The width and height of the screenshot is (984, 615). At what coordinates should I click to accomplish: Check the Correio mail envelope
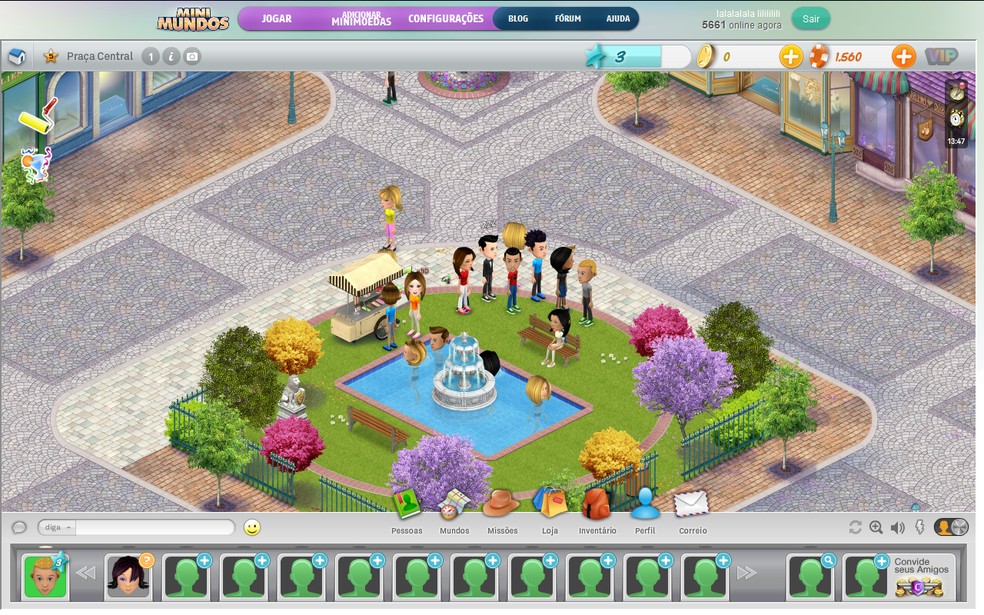click(x=692, y=507)
